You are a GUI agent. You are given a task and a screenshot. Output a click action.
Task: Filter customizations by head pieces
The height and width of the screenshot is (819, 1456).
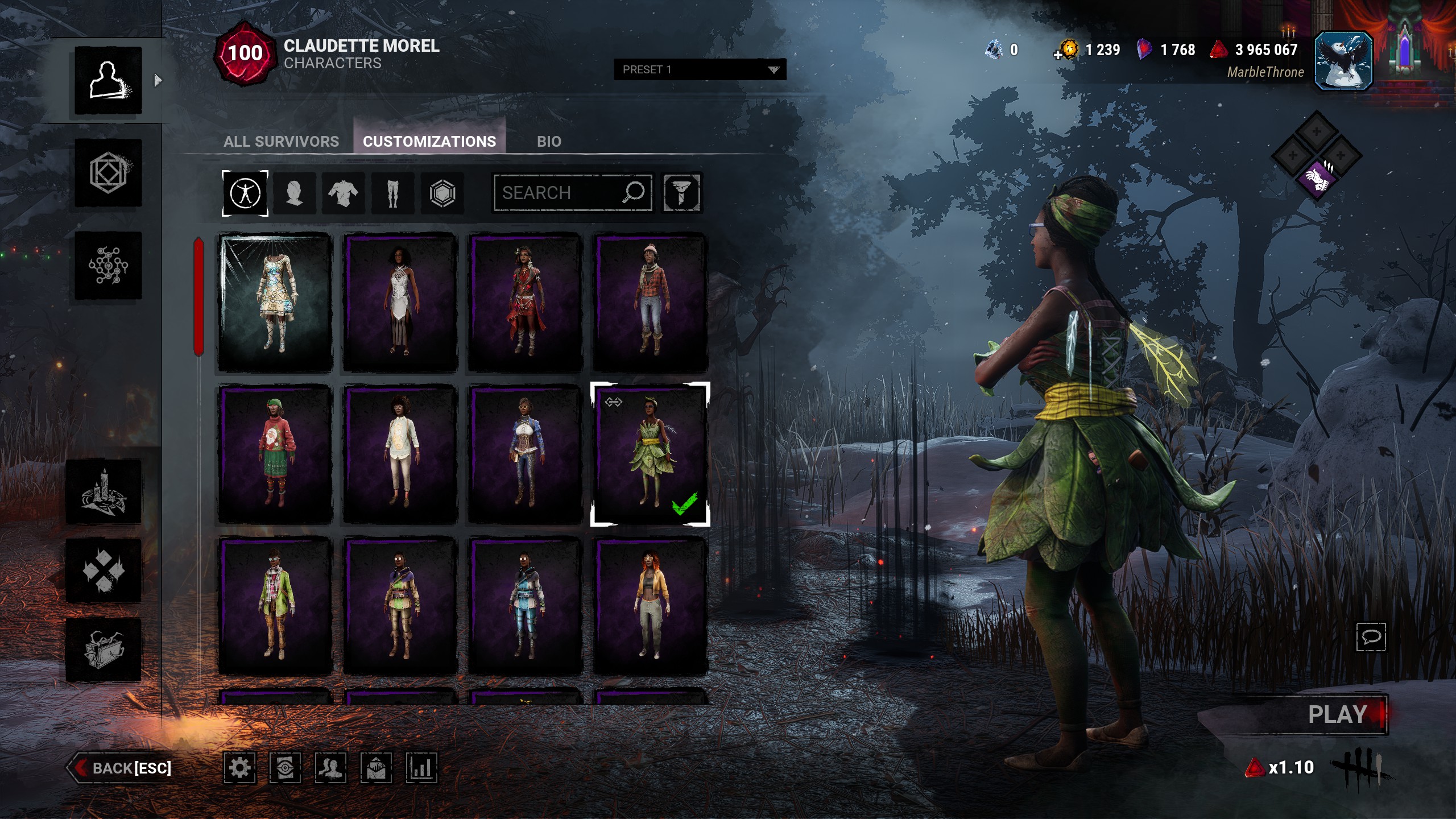coord(294,193)
